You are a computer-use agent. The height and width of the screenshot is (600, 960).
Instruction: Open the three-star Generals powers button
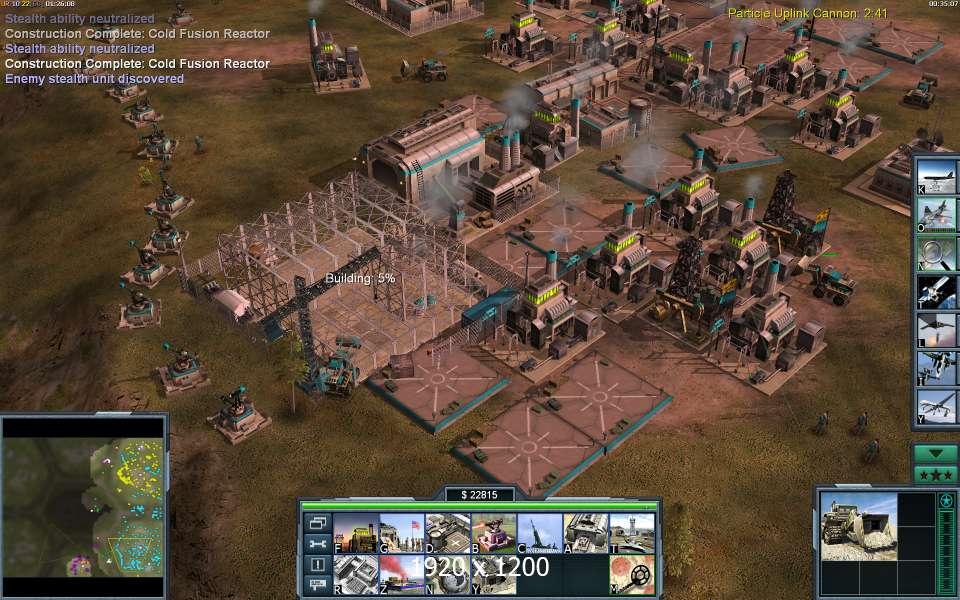[935, 473]
